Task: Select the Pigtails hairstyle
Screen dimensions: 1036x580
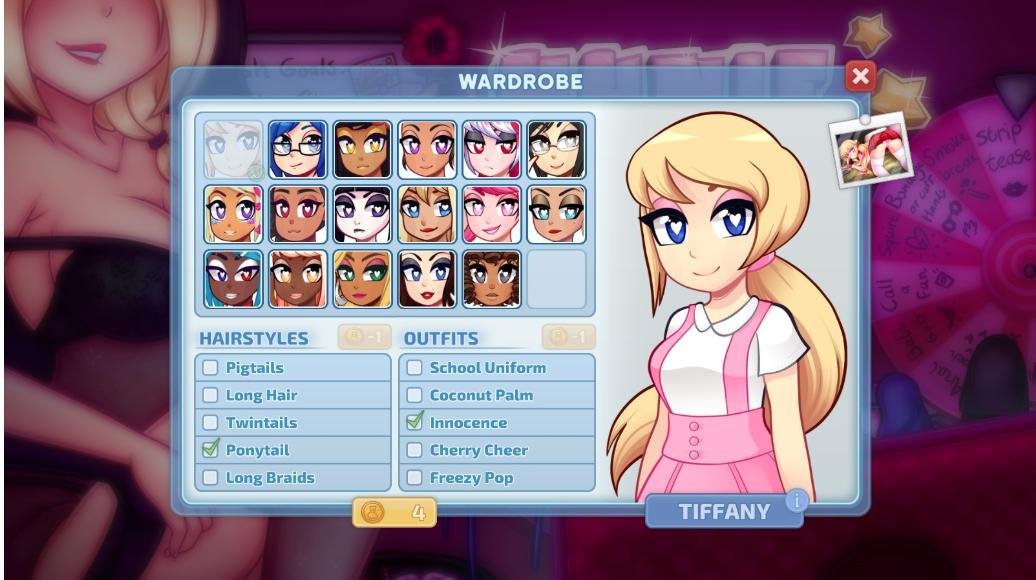Action: (211, 368)
